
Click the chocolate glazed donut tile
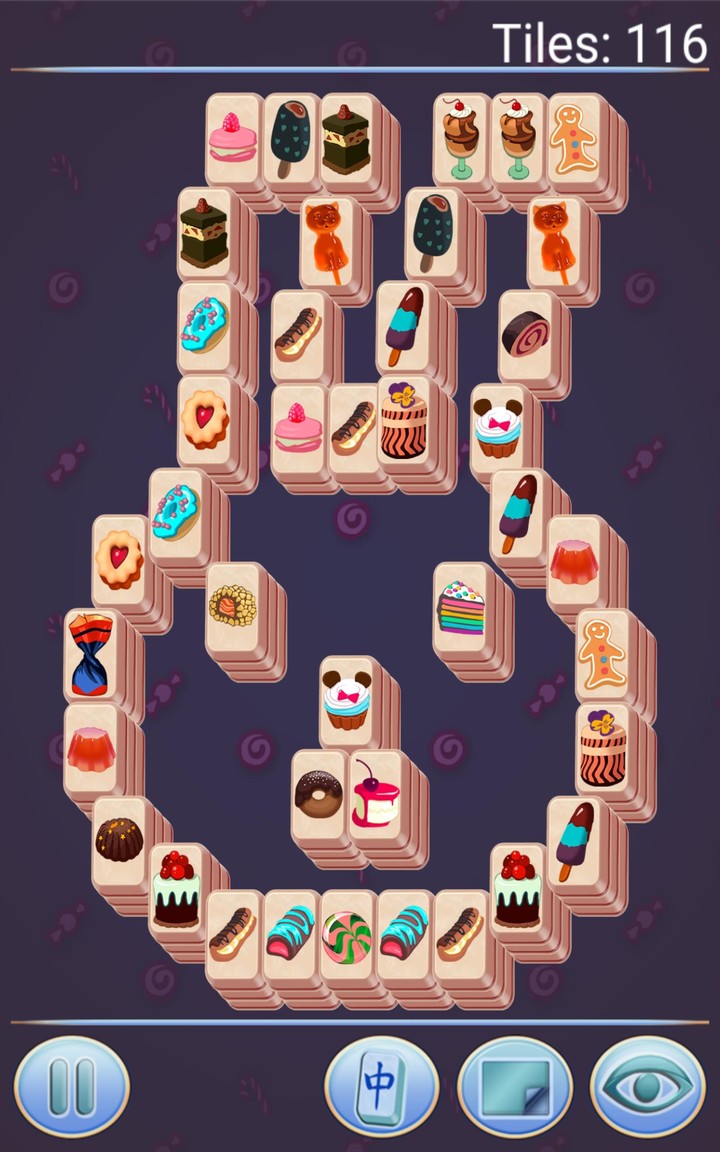point(319,794)
